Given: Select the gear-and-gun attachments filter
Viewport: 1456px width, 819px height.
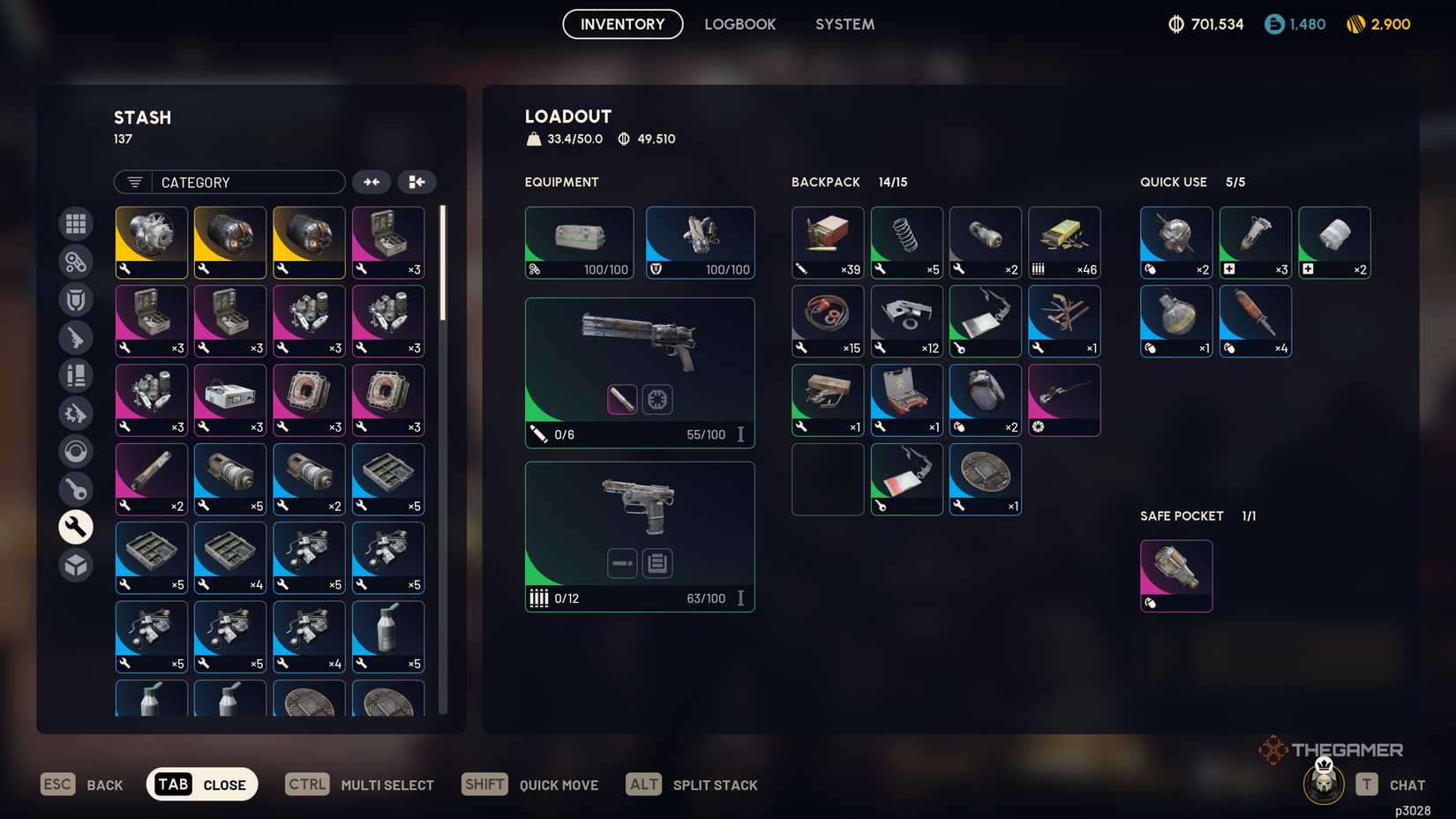Looking at the screenshot, I should 76,412.
